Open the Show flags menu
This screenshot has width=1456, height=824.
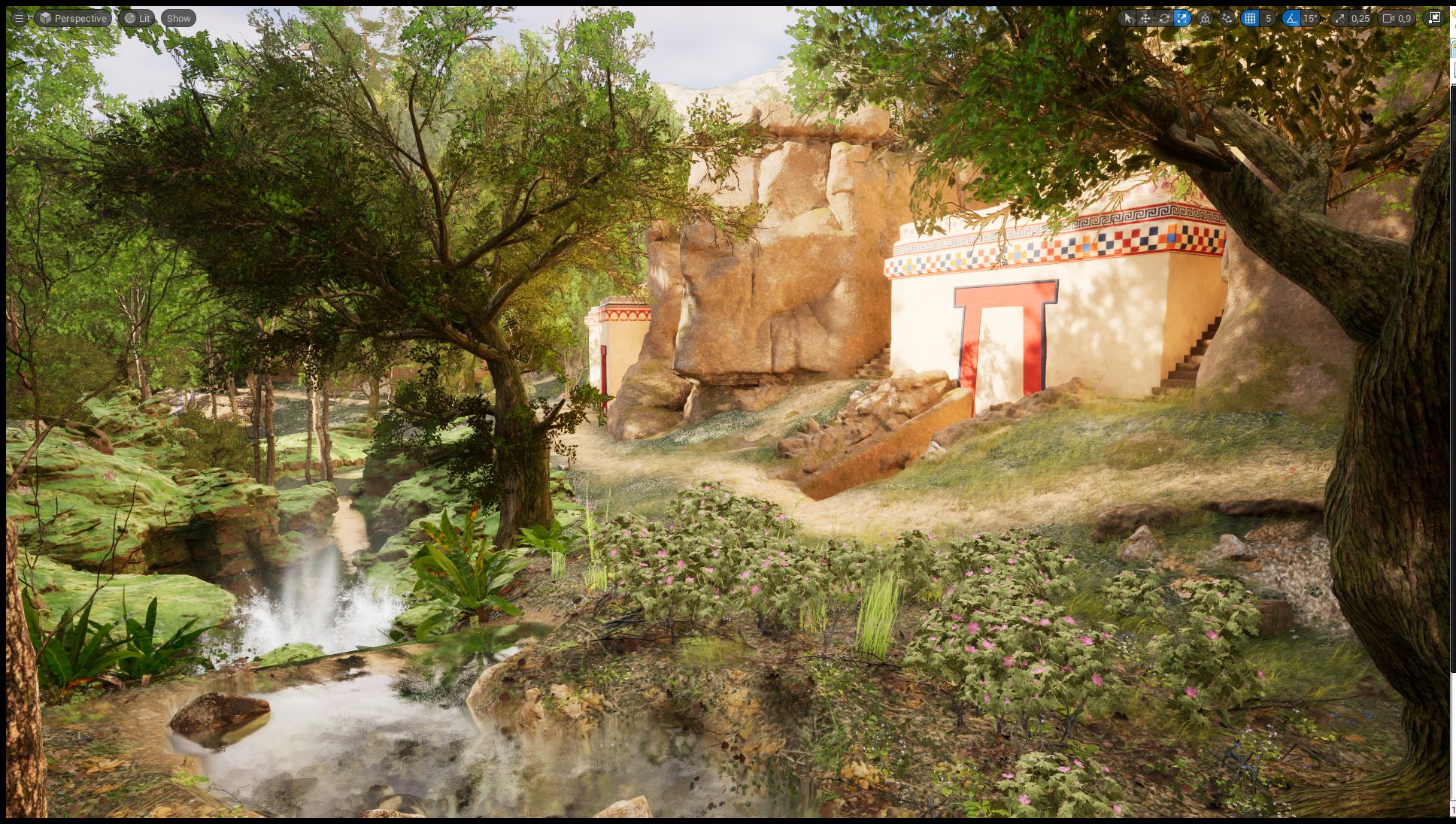click(x=177, y=18)
